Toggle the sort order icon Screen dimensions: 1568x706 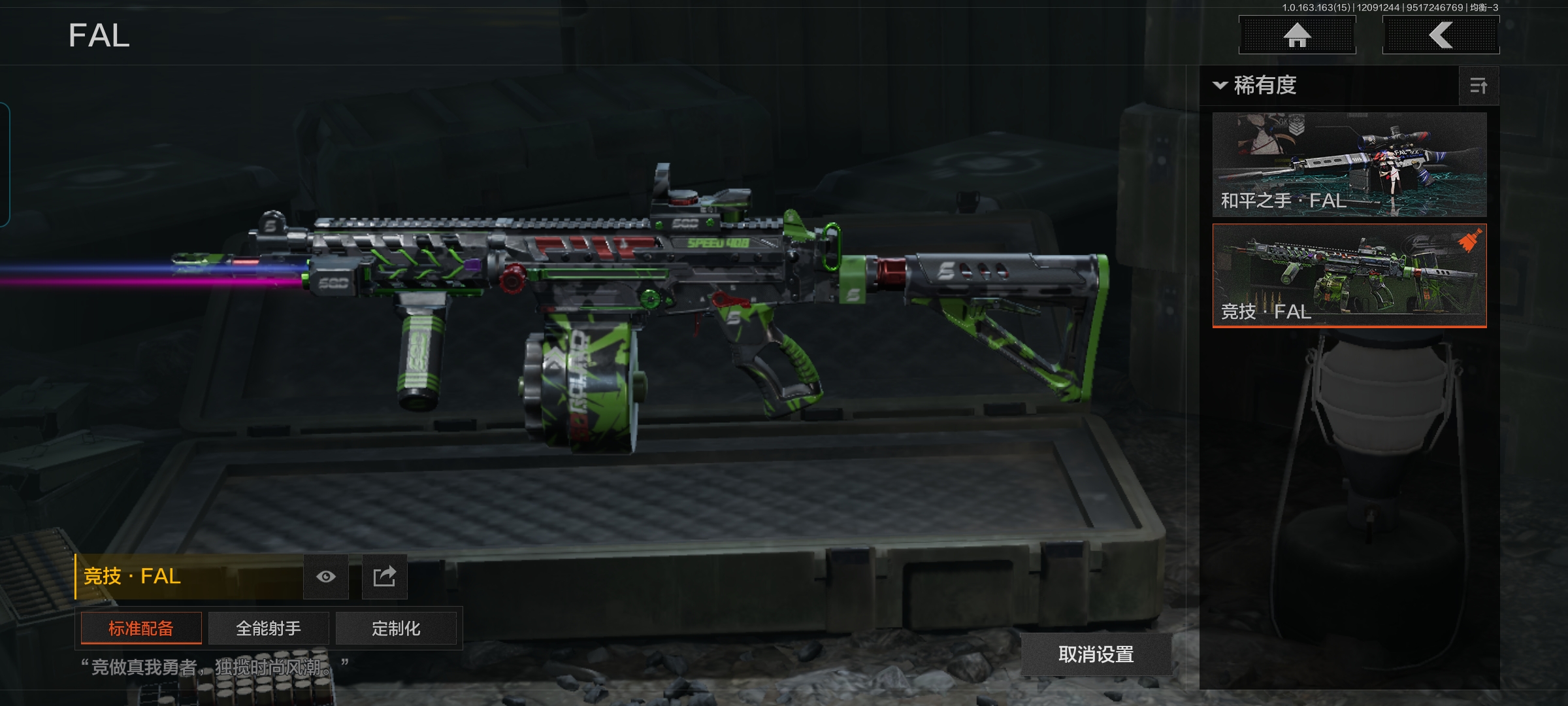point(1478,86)
